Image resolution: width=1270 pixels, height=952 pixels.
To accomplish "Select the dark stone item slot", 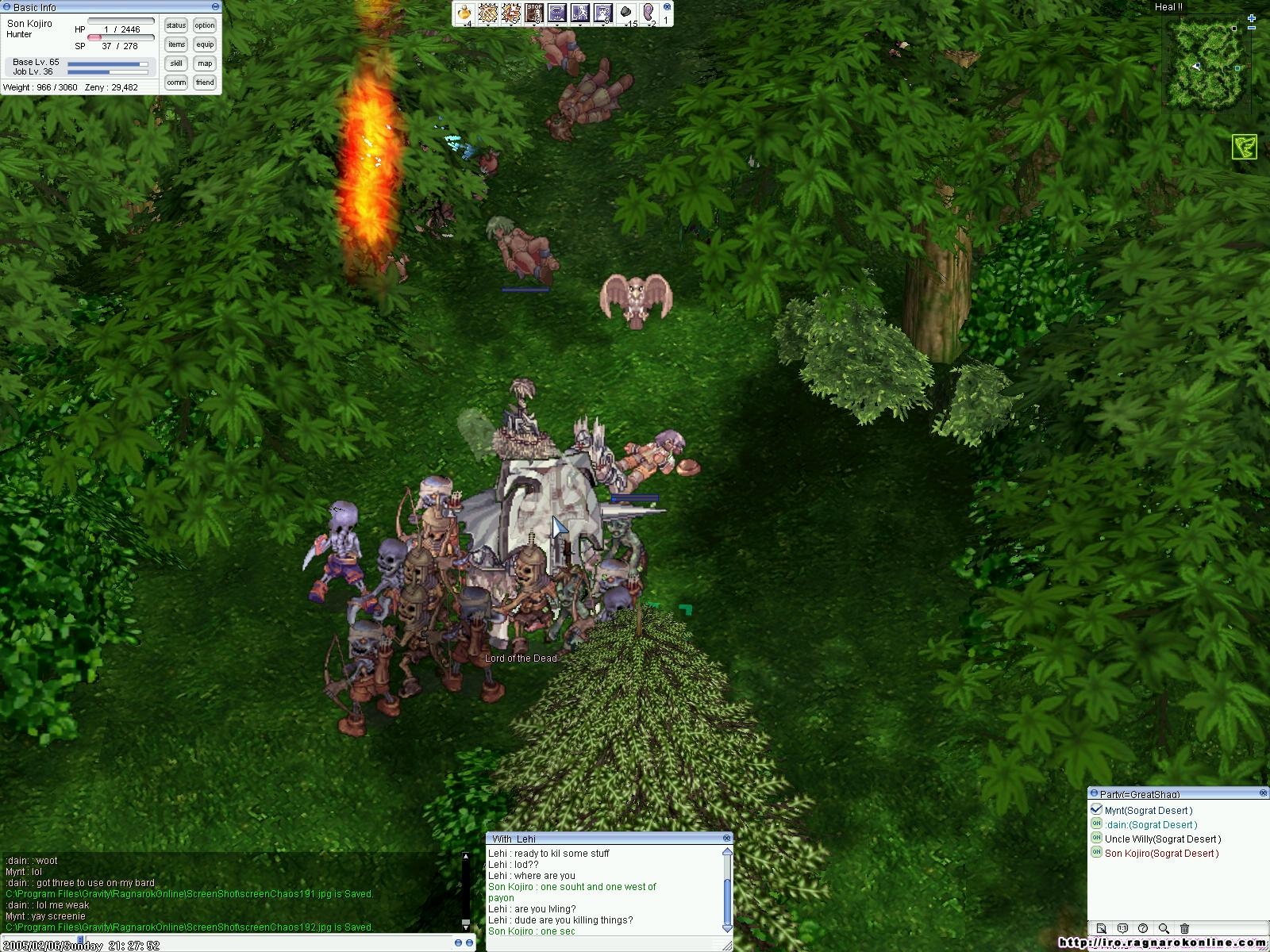I will [x=625, y=13].
